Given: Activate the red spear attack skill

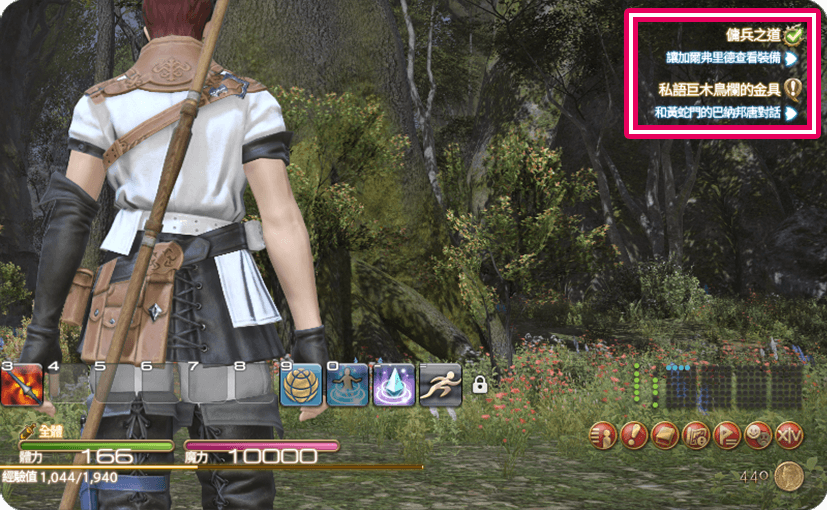Looking at the screenshot, I should click(x=21, y=385).
